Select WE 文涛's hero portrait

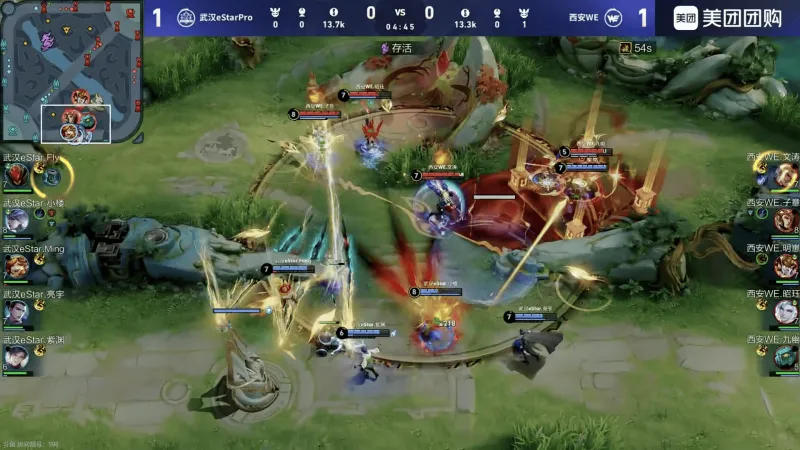pyautogui.click(x=785, y=177)
